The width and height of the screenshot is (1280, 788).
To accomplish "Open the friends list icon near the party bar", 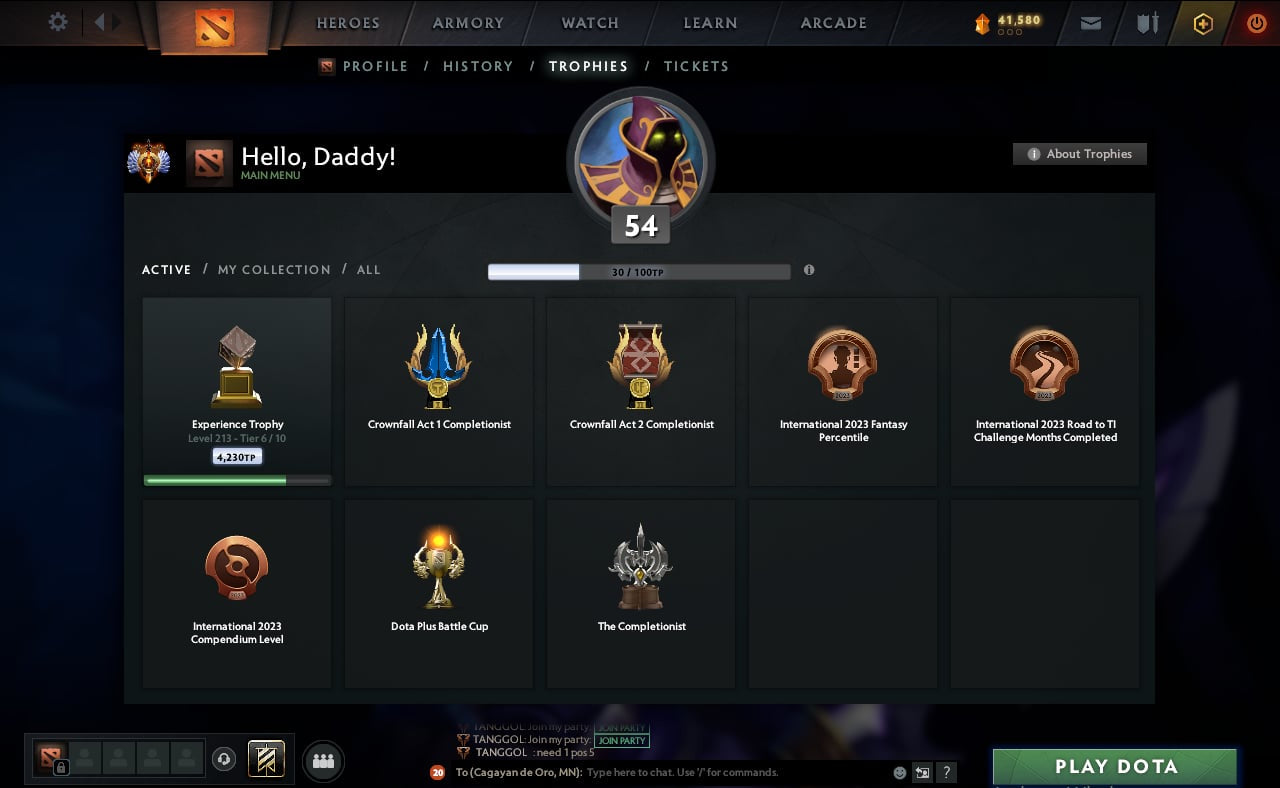I will pyautogui.click(x=322, y=760).
